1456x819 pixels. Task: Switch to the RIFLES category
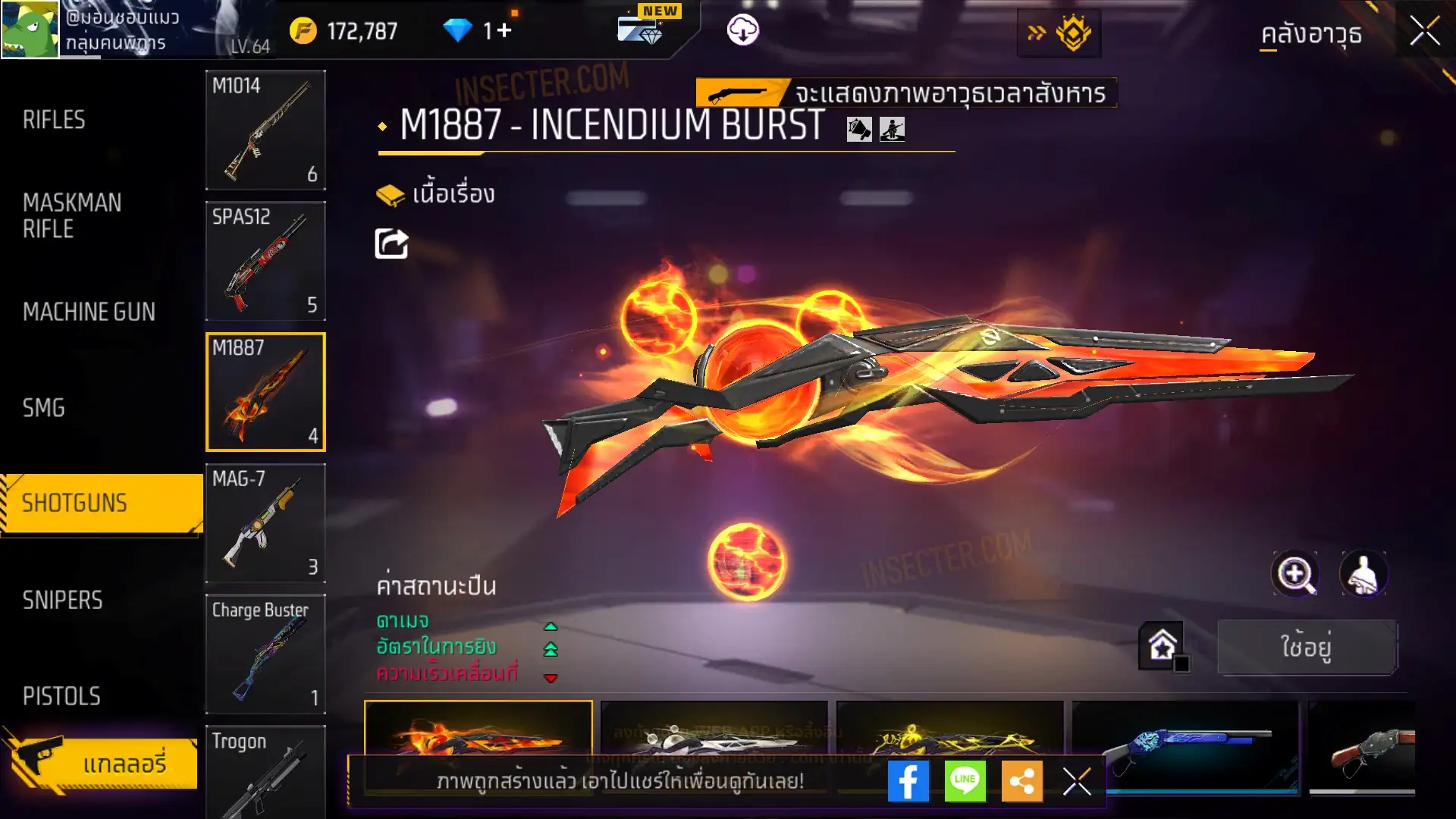pyautogui.click(x=54, y=120)
